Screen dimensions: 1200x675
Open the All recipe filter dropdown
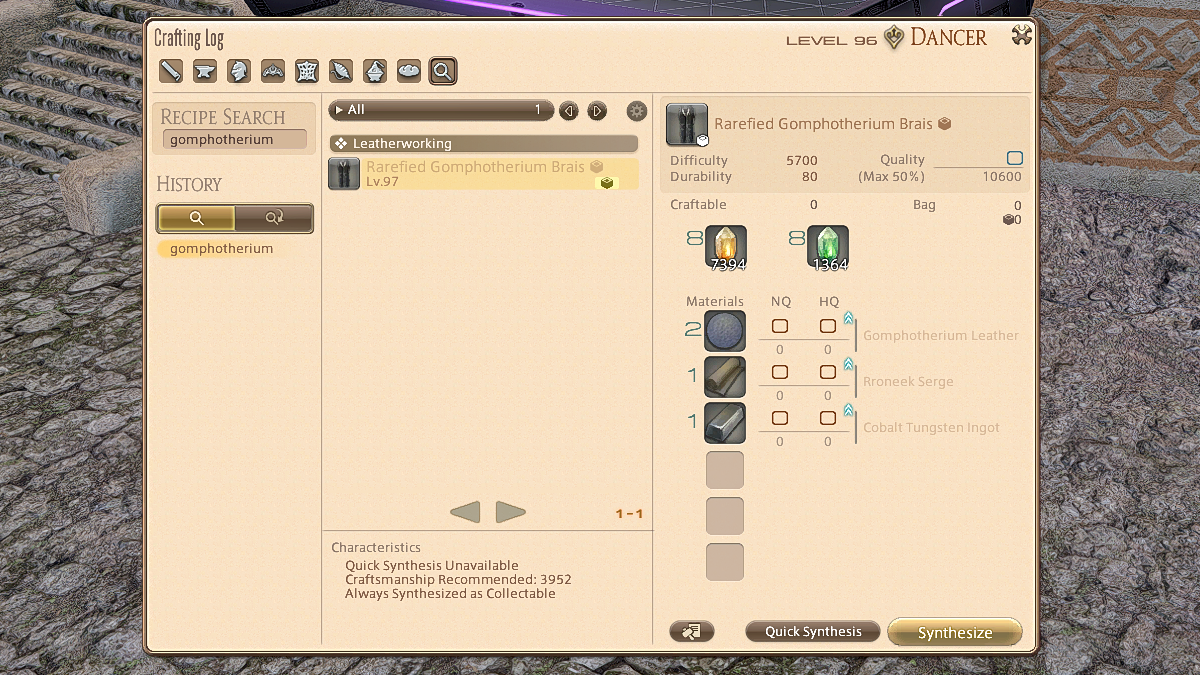tap(440, 110)
